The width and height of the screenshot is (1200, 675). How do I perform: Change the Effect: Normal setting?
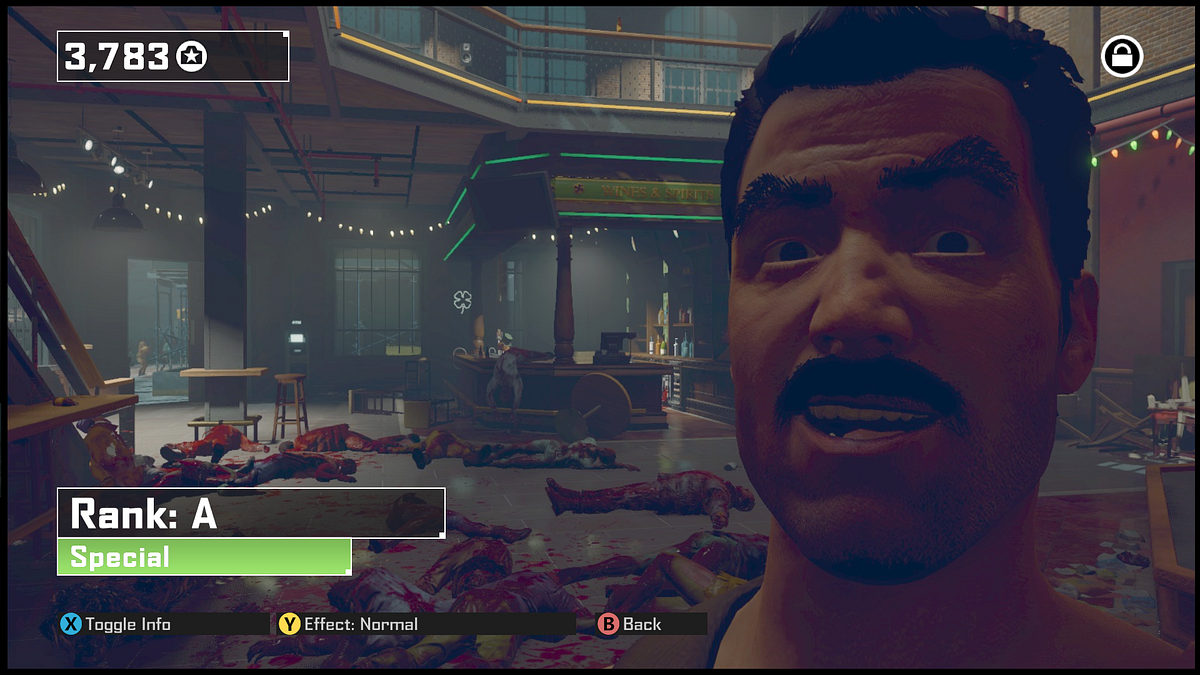point(349,624)
